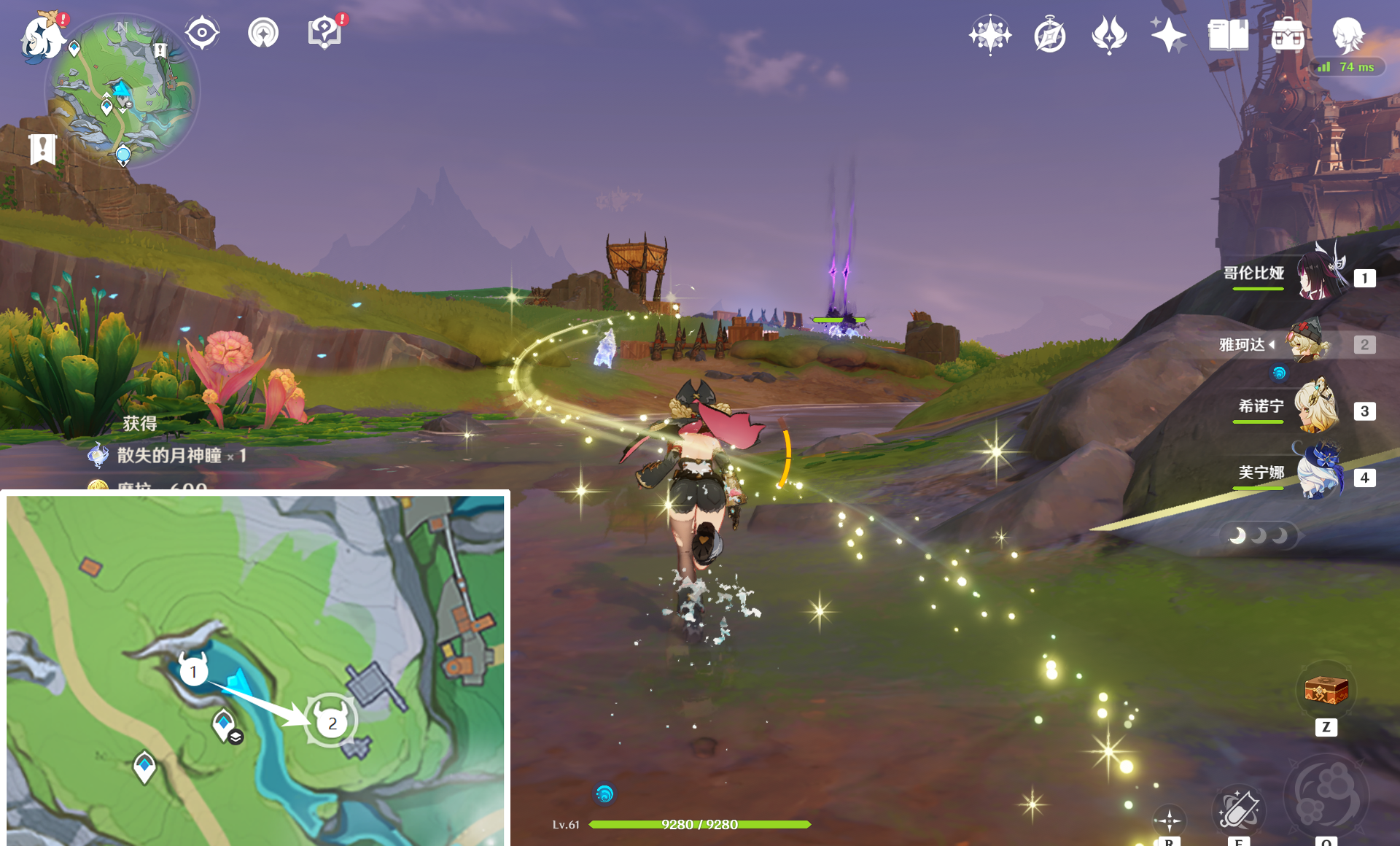Viewport: 1400px width, 846px height.
Task: Open the open-book icon in the top bar
Action: pyautogui.click(x=1228, y=35)
